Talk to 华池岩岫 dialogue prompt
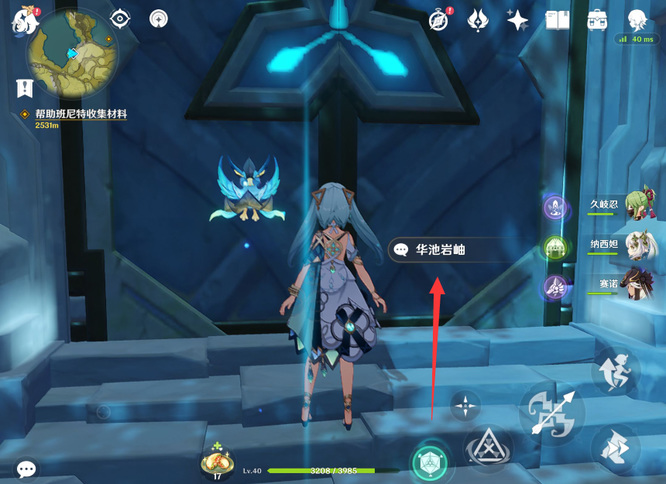The image size is (666, 484). 441,249
